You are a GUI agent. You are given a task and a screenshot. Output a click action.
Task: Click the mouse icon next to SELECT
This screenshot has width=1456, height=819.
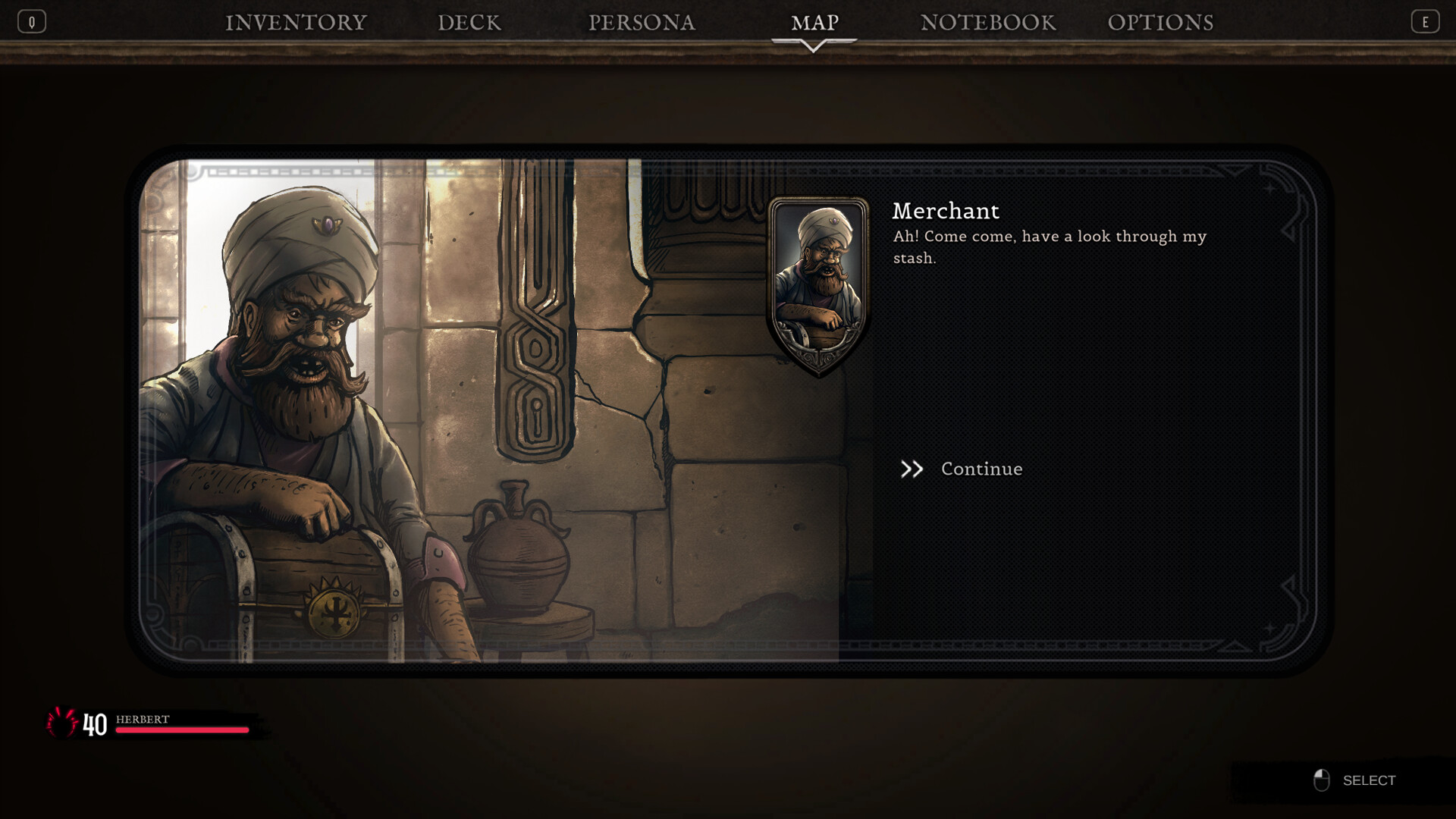1322,780
